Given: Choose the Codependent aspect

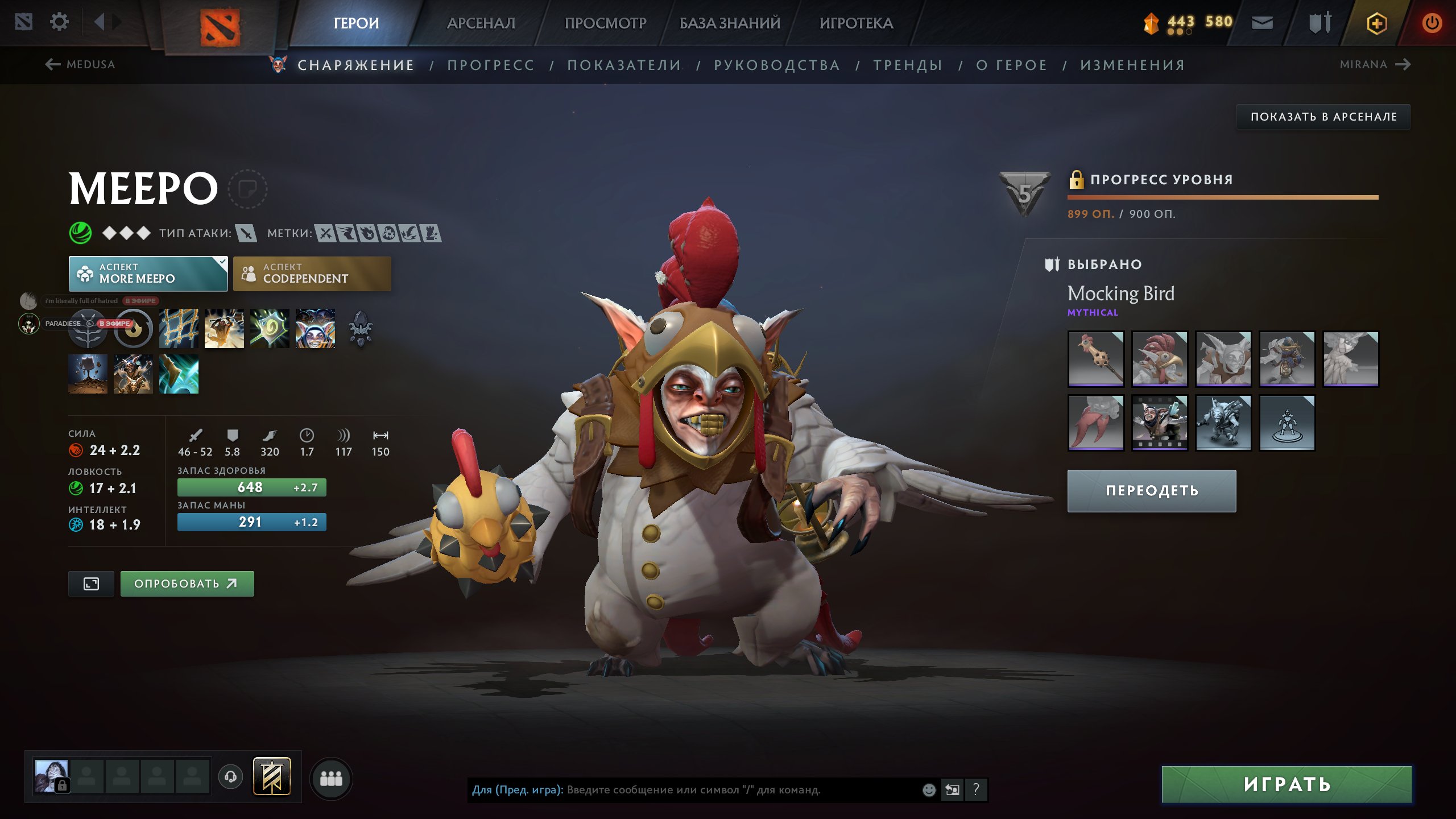Looking at the screenshot, I should pyautogui.click(x=312, y=274).
